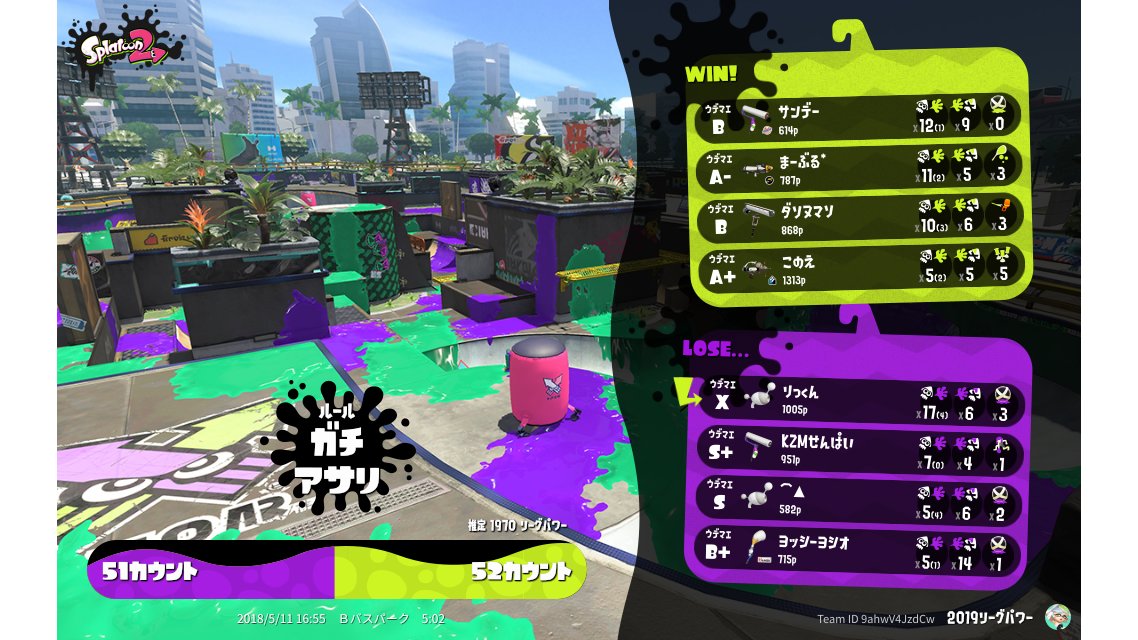Choose the rank S player row with 582p
This screenshot has height=640, width=1138.
(862, 501)
